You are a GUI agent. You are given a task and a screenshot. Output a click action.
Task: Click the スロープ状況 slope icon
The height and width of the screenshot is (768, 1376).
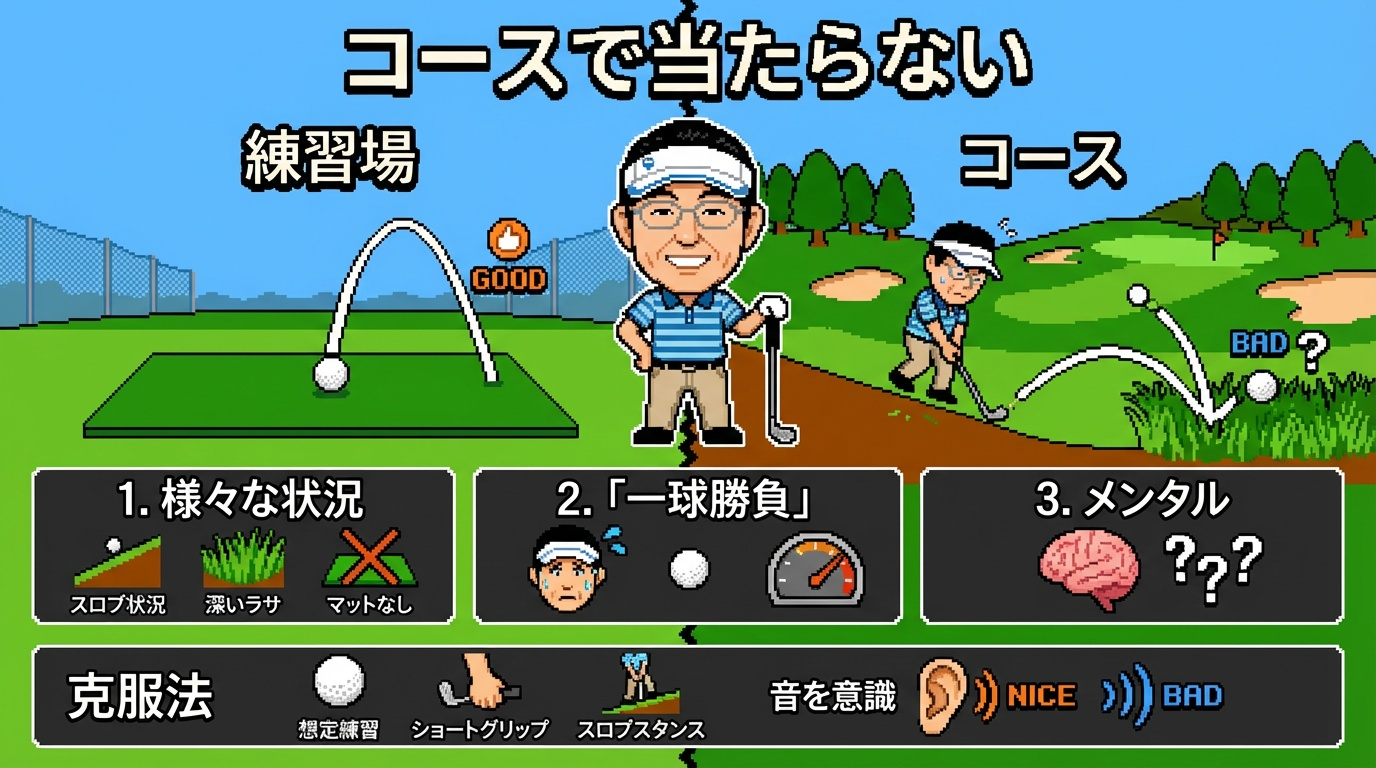118,562
